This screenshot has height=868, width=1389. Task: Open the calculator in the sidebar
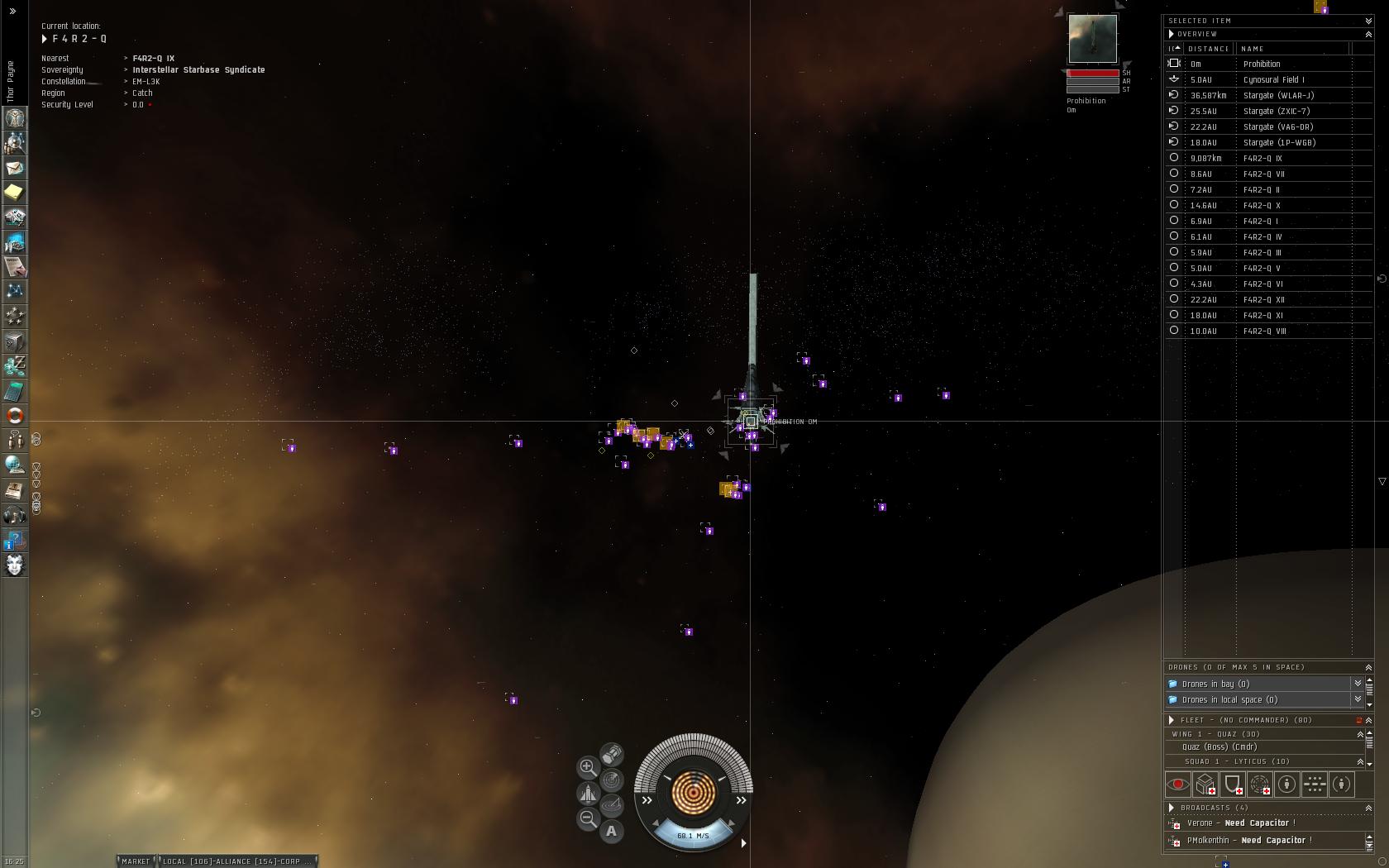pos(15,390)
